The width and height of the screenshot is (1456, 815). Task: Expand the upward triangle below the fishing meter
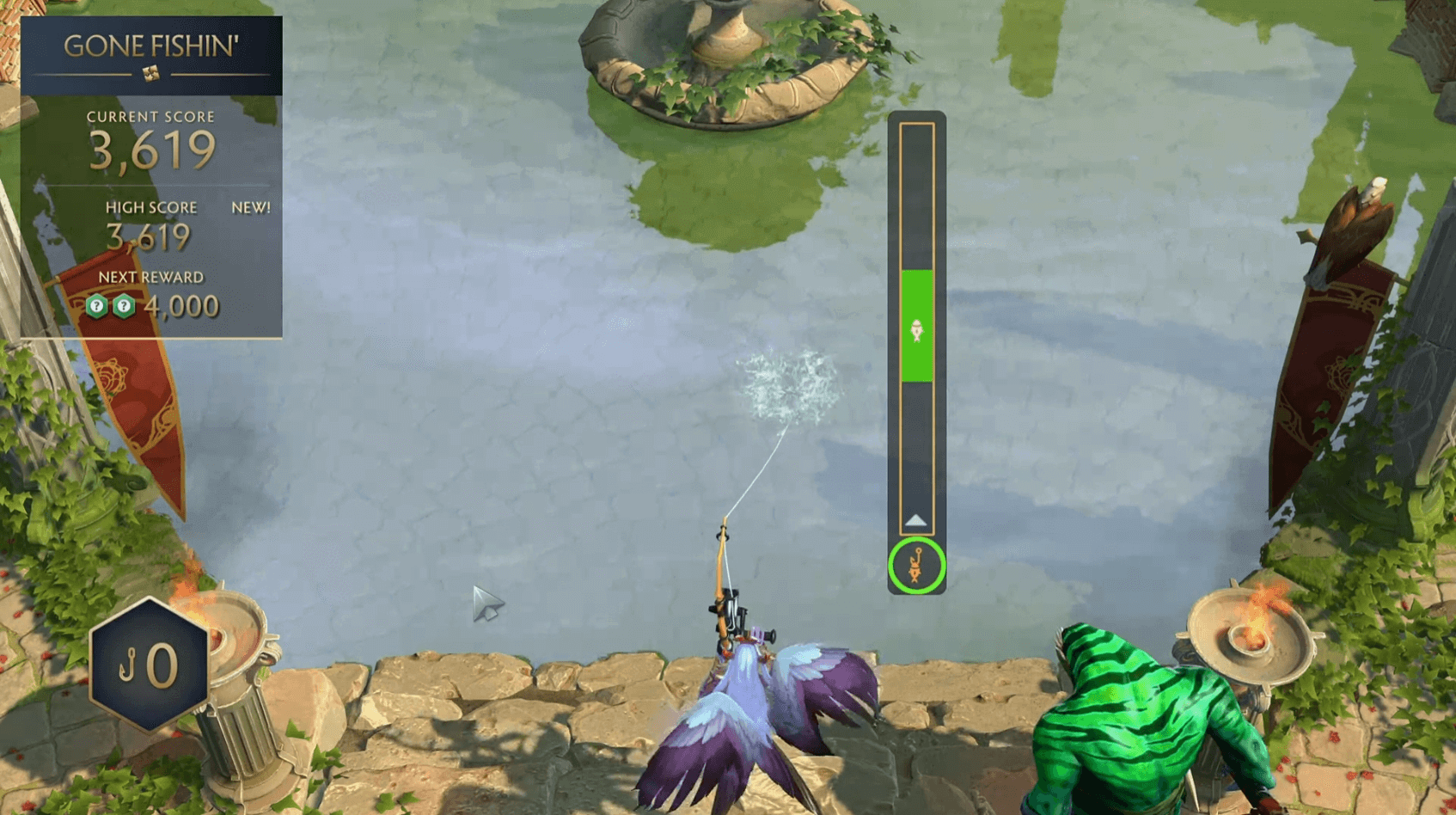pos(915,518)
